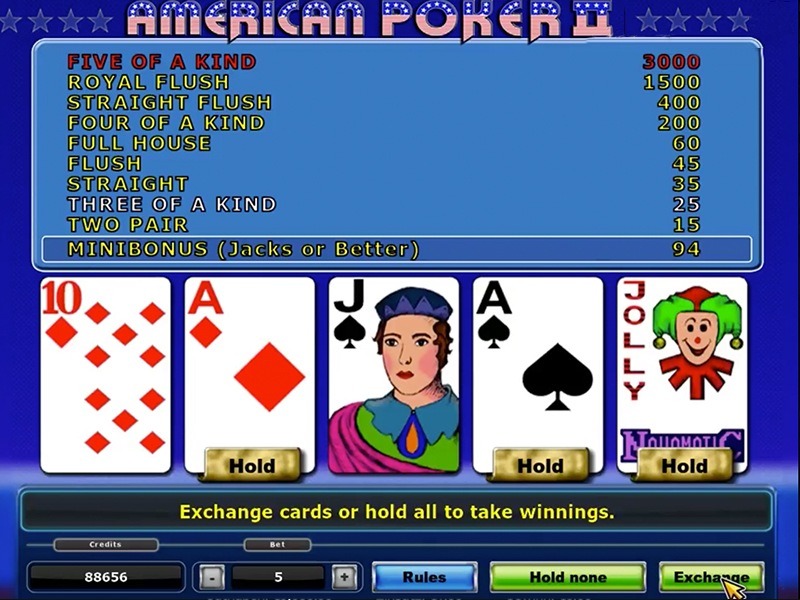Decrease the bet with the minus button
The height and width of the screenshot is (600, 800).
click(211, 577)
